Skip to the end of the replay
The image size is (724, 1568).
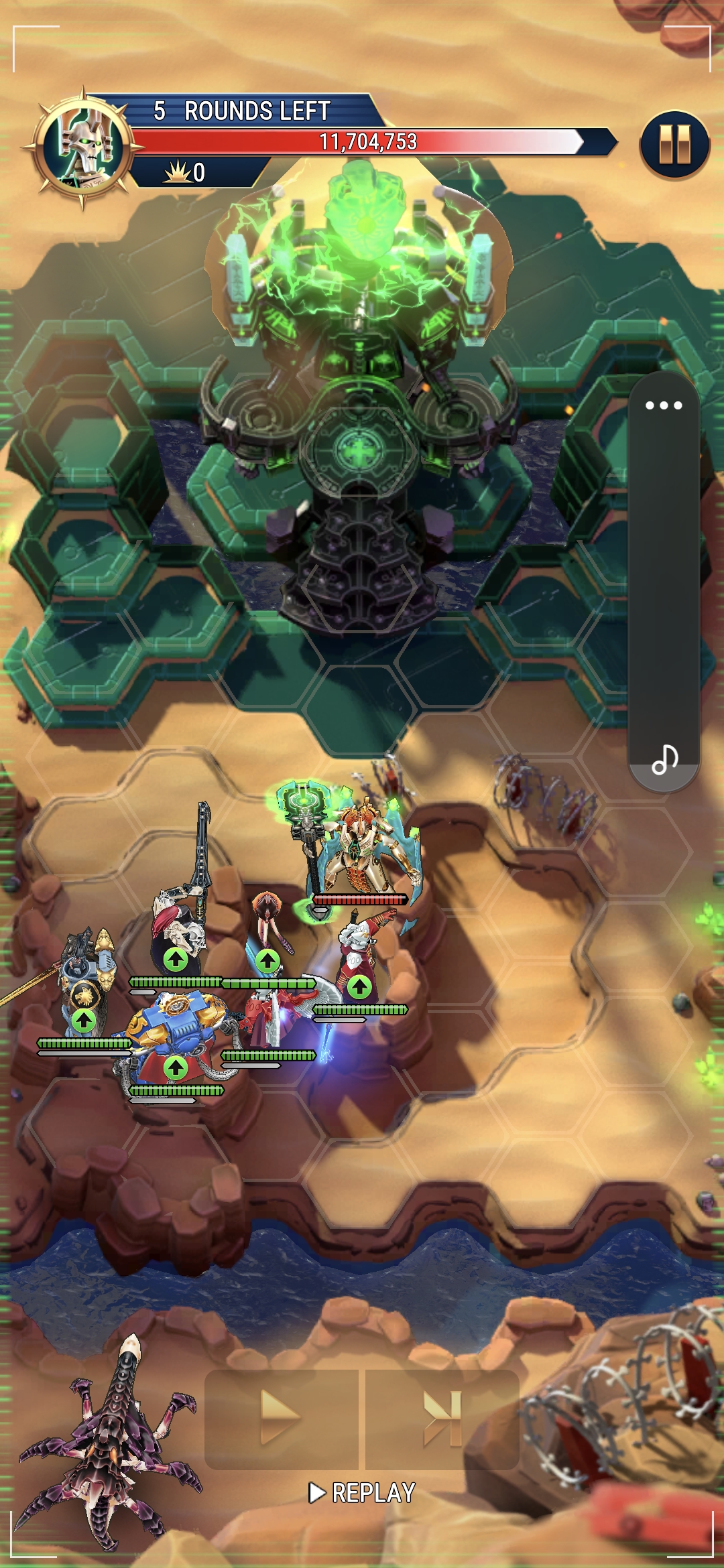[442, 1418]
